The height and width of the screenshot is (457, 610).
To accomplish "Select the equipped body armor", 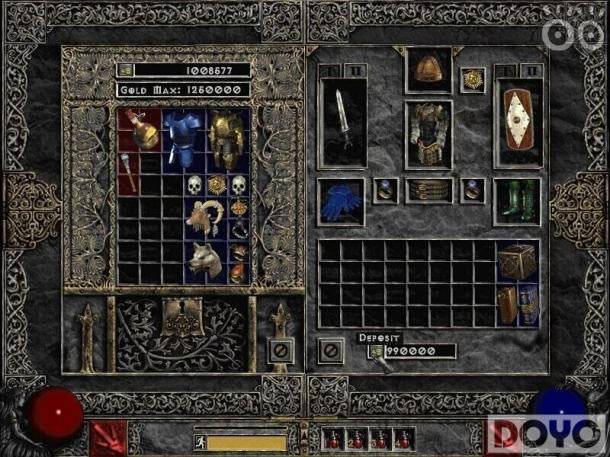I will [x=429, y=135].
